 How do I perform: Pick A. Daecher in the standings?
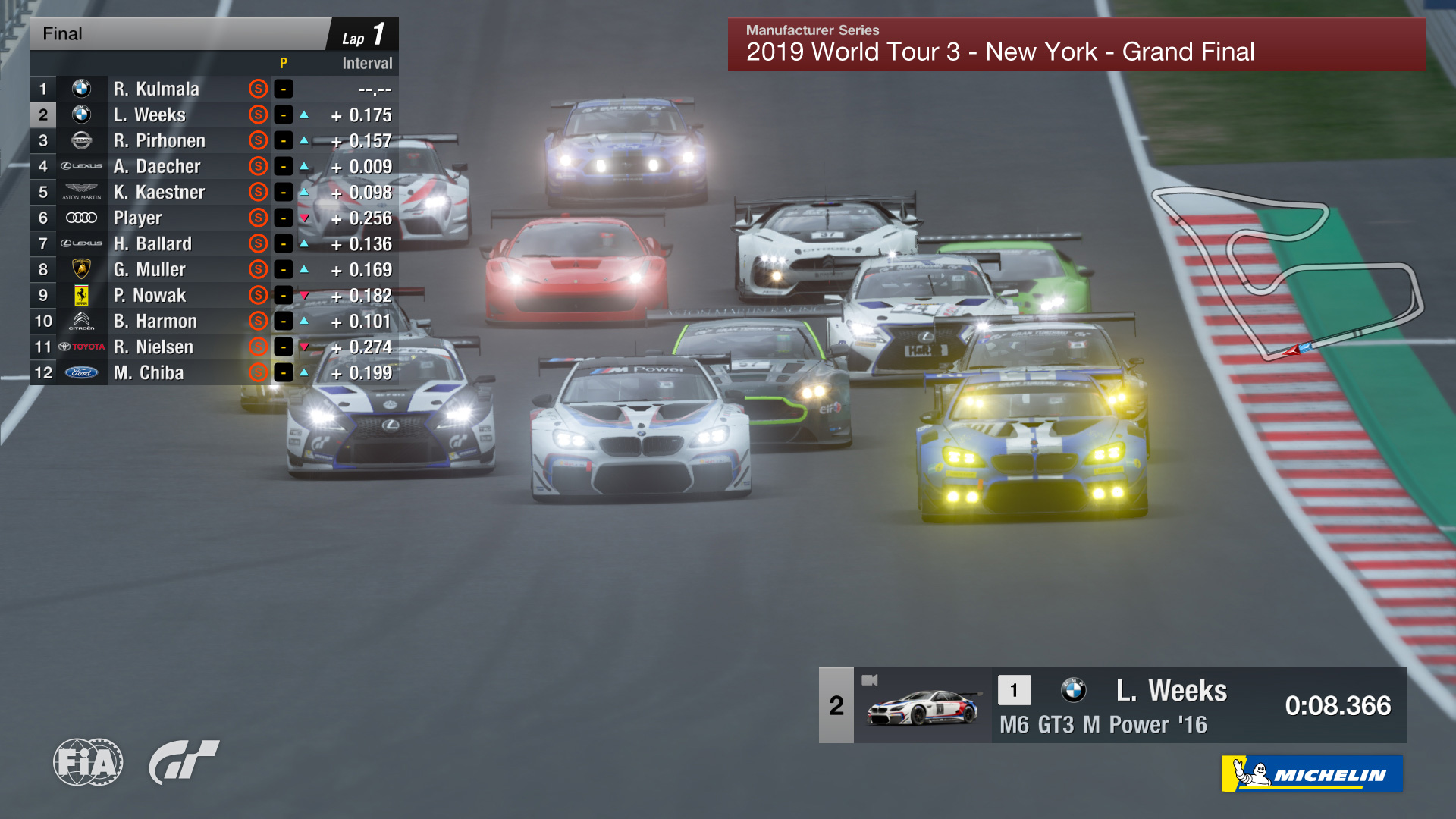point(157,166)
